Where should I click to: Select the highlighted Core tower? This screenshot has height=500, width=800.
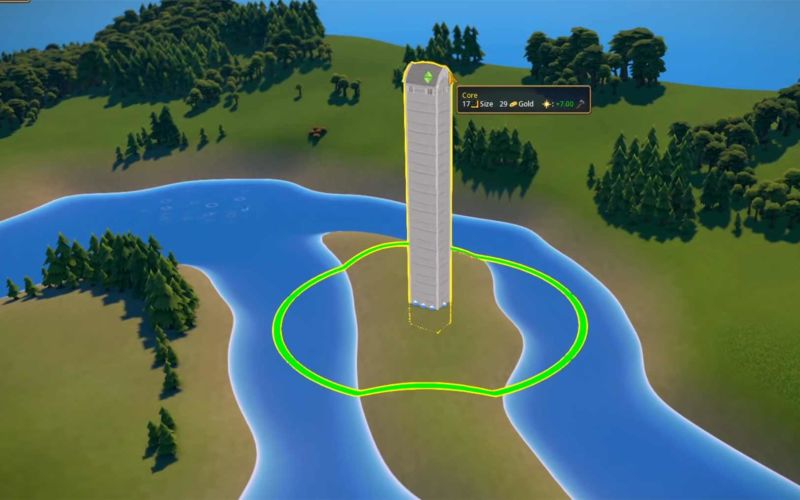[x=427, y=190]
